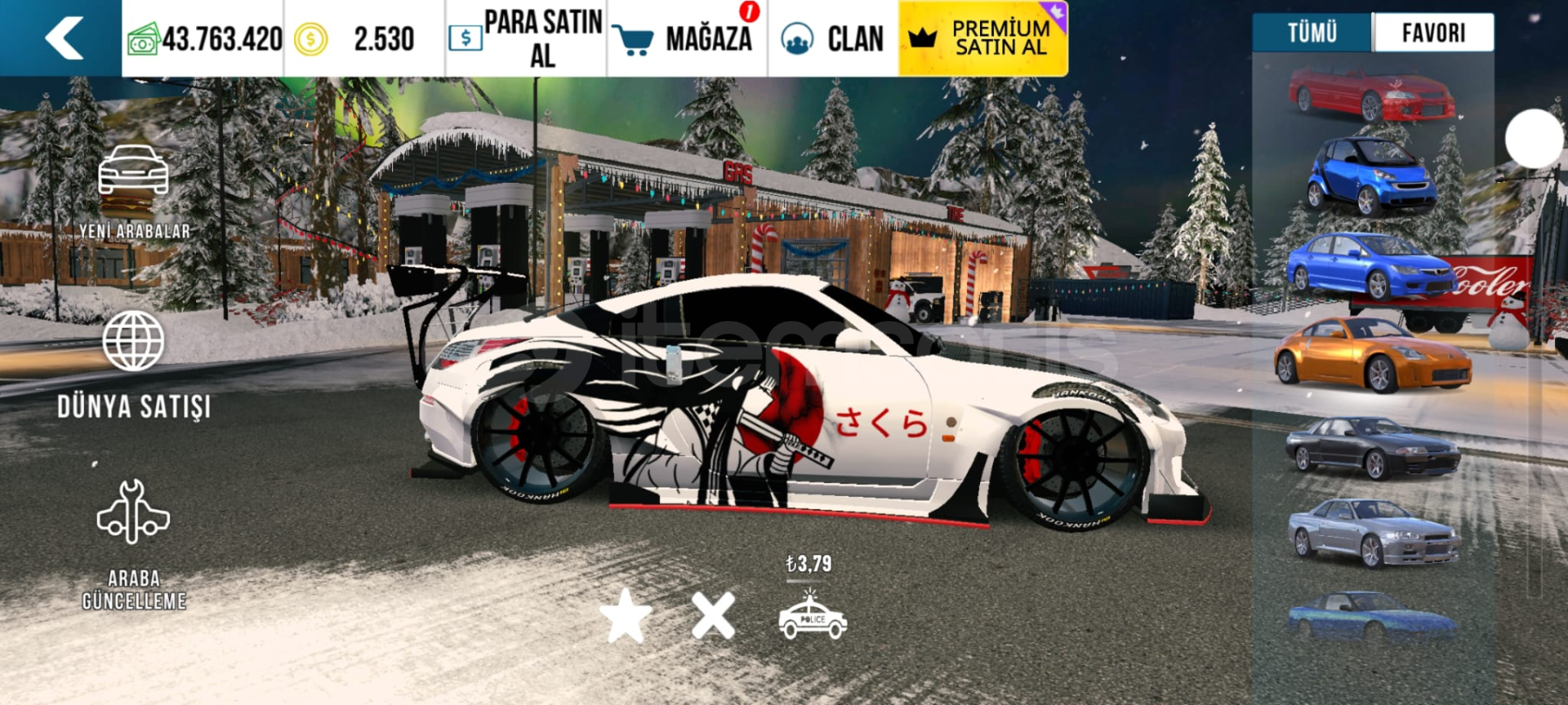Go back with the arrow button
1568x705 pixels.
pyautogui.click(x=64, y=38)
